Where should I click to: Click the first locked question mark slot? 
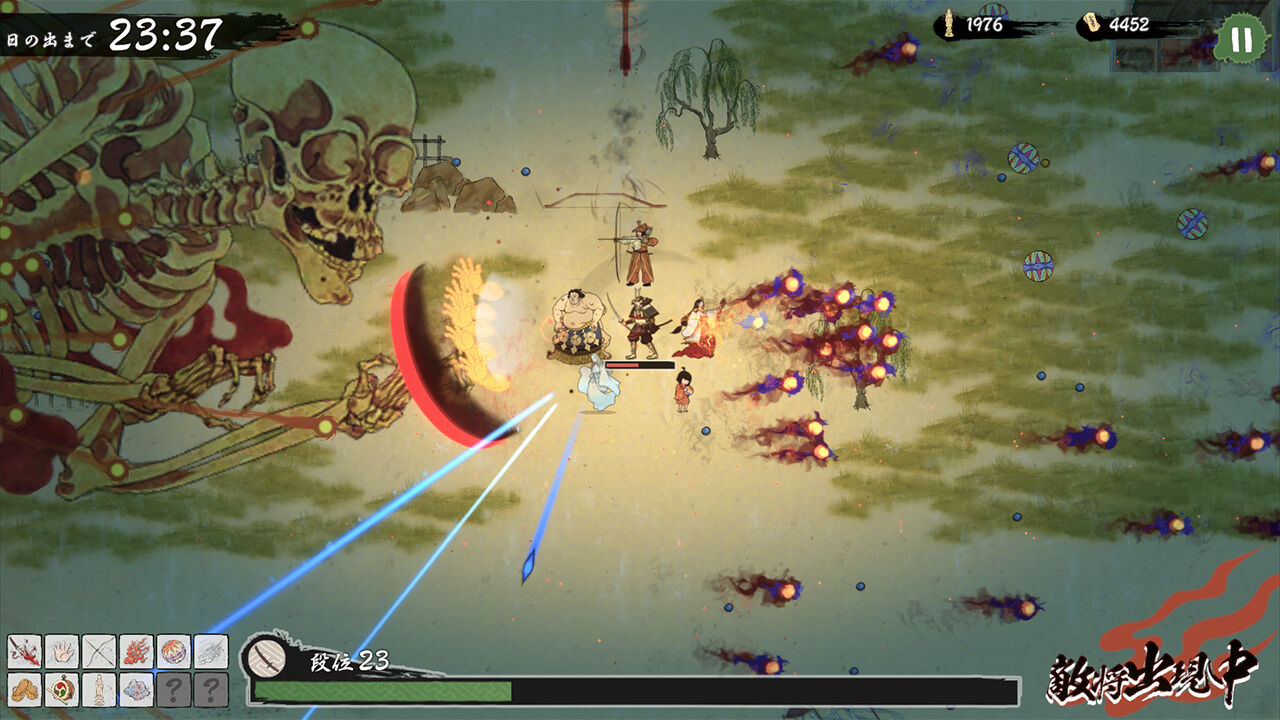click(172, 690)
